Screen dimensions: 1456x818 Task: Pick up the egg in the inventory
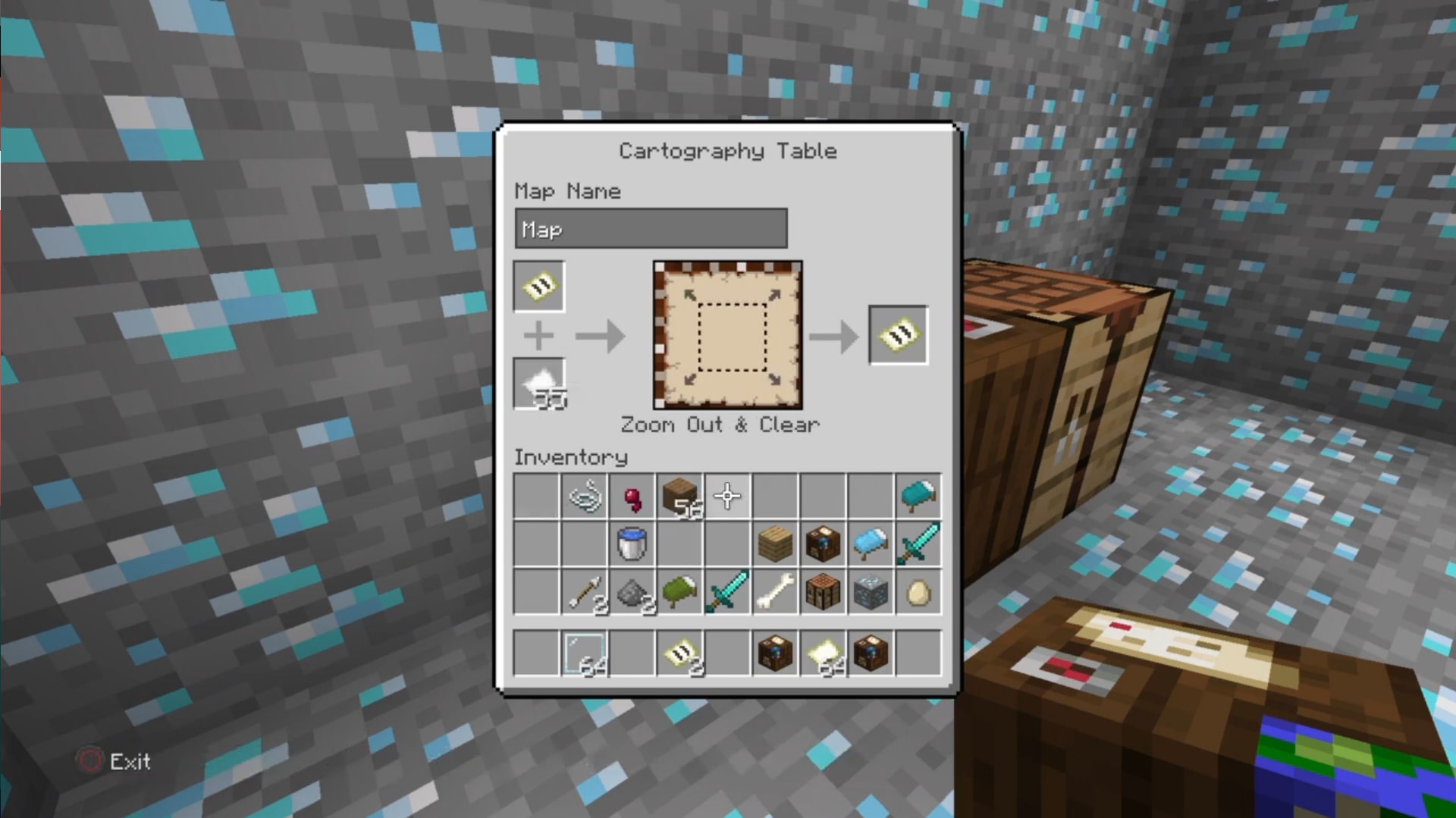click(918, 592)
